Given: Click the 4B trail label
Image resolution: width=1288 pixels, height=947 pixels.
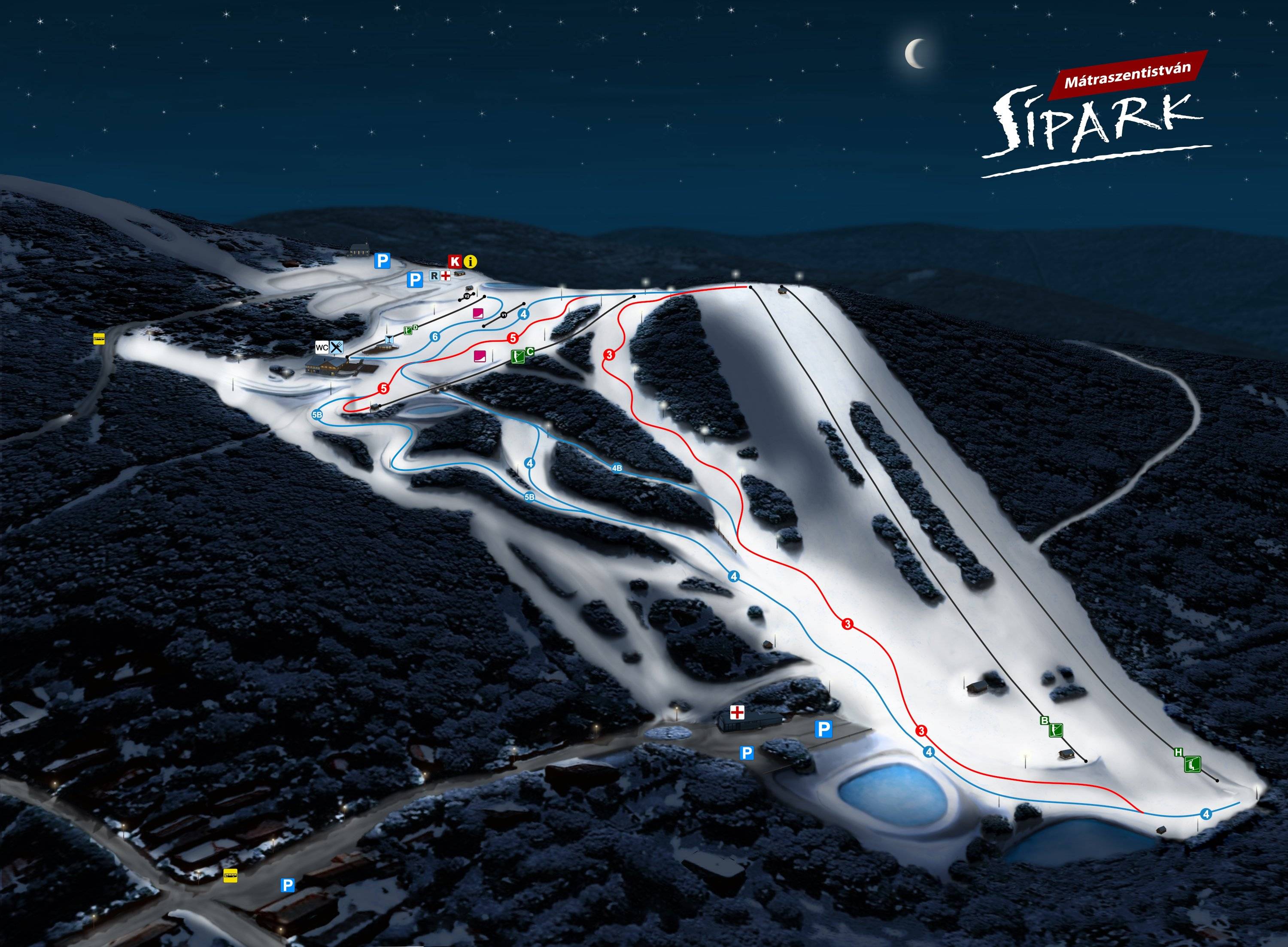Looking at the screenshot, I should [617, 468].
